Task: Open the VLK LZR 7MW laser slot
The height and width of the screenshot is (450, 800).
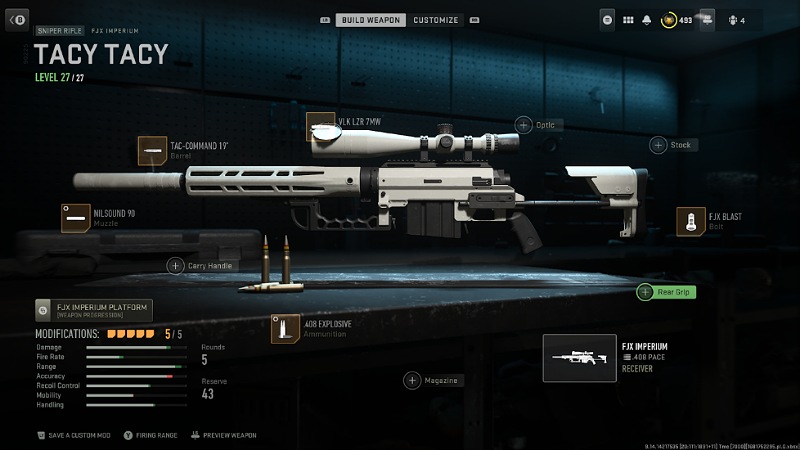Action: (320, 126)
